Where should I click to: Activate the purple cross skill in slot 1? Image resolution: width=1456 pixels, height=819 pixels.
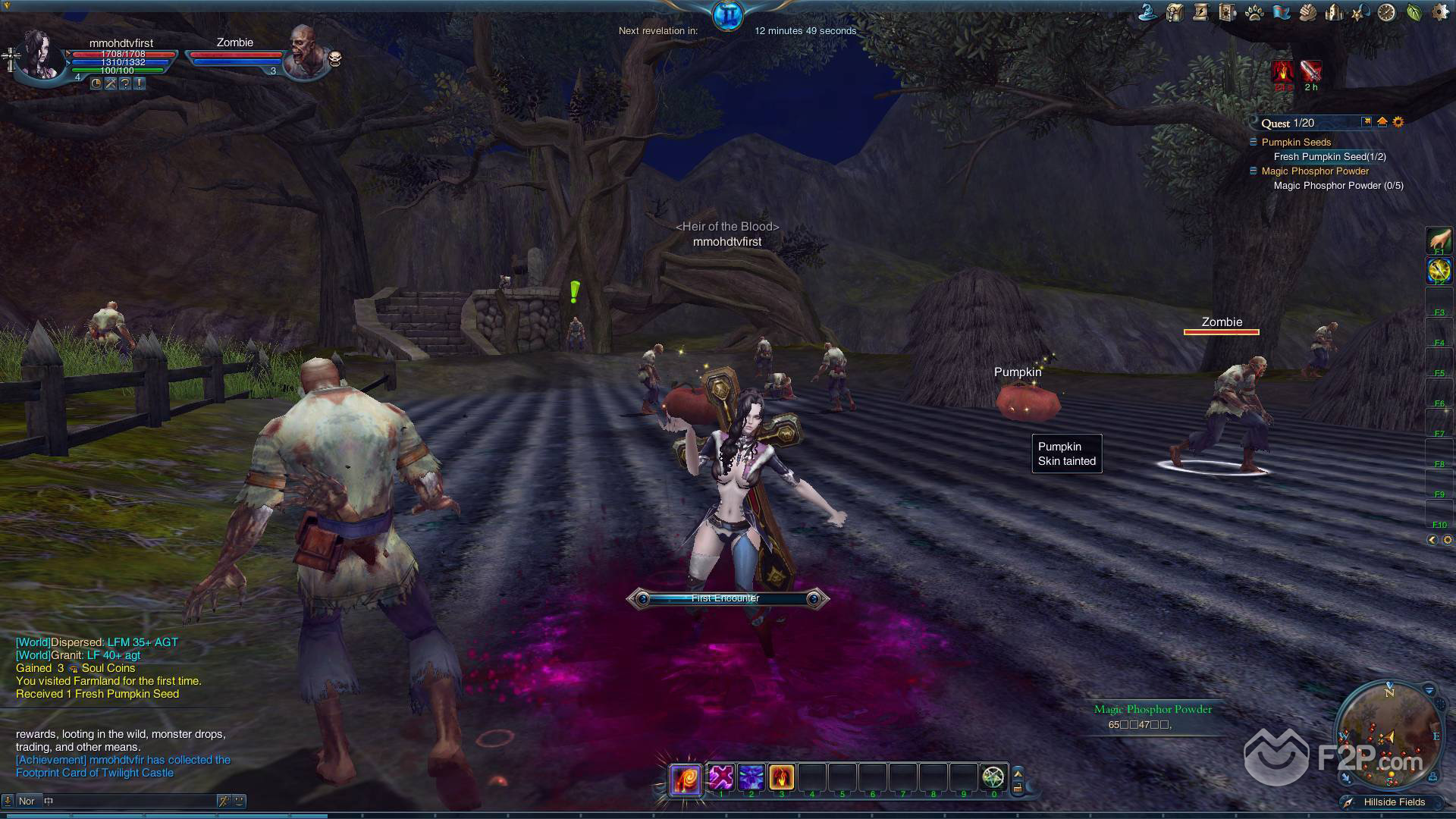[x=721, y=777]
